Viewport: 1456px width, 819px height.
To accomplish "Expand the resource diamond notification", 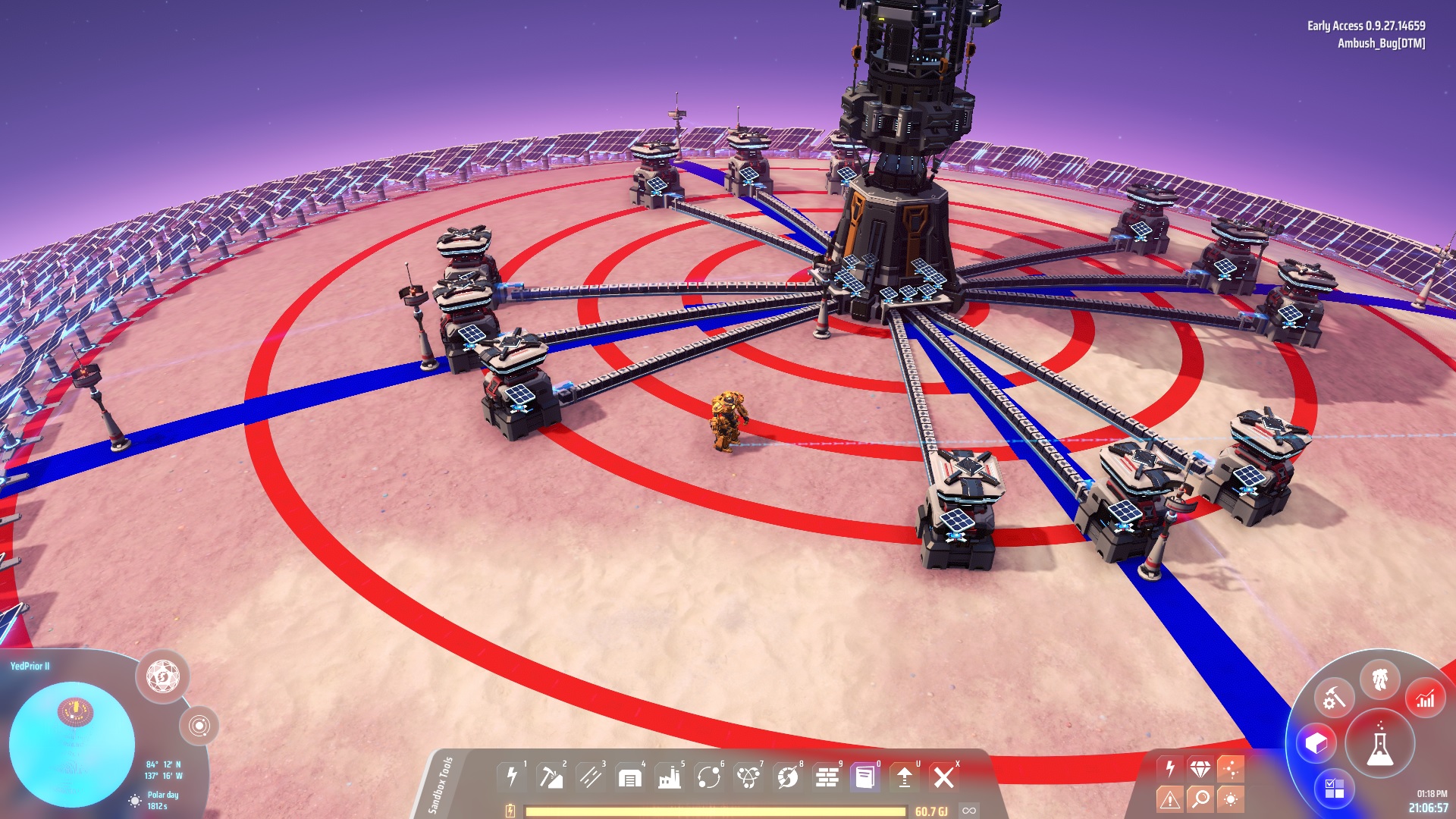I will click(1200, 767).
